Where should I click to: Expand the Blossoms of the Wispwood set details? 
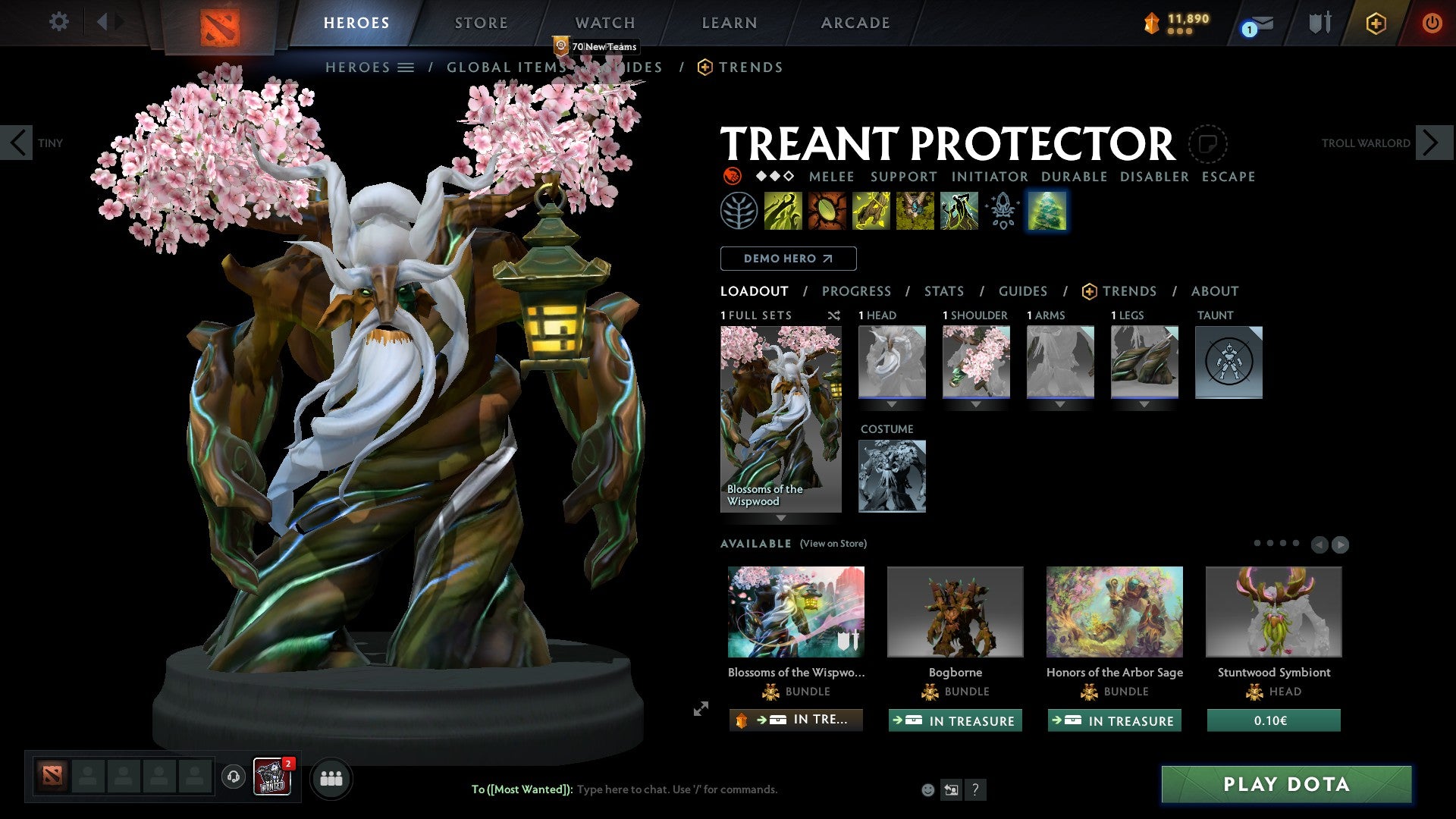780,516
